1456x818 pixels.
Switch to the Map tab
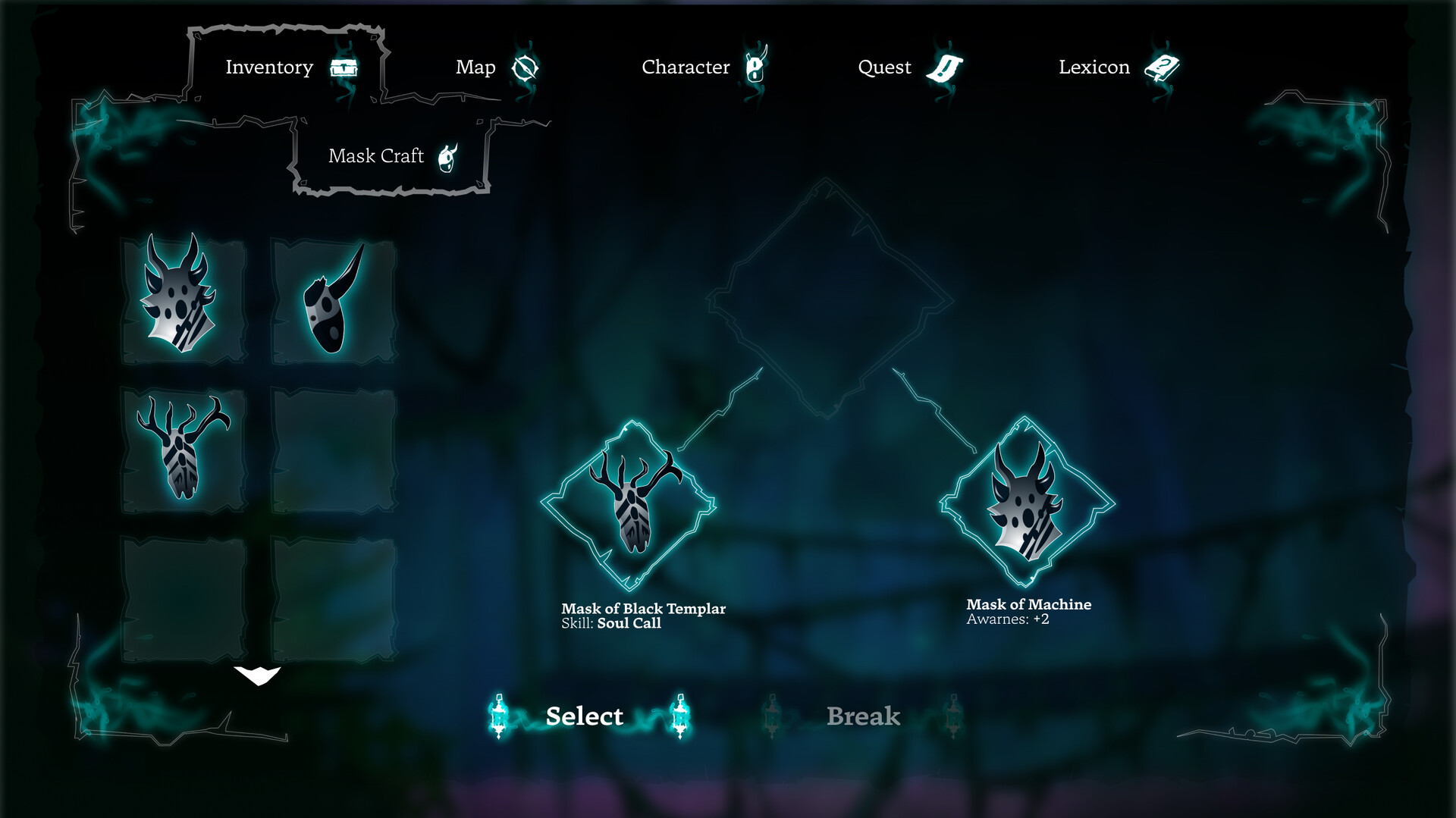click(475, 67)
